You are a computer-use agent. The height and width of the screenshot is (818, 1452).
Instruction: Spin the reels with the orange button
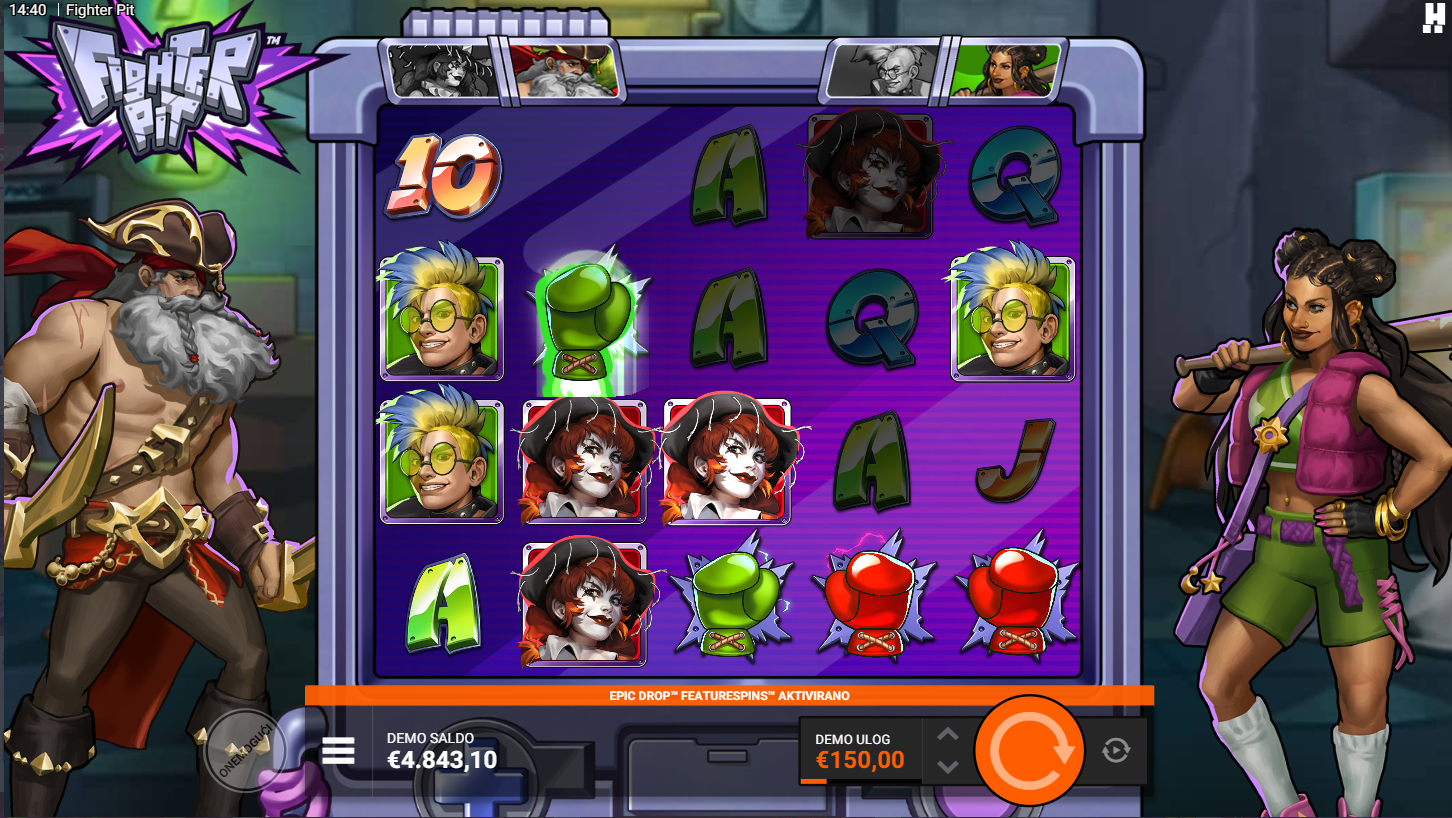pyautogui.click(x=1029, y=750)
